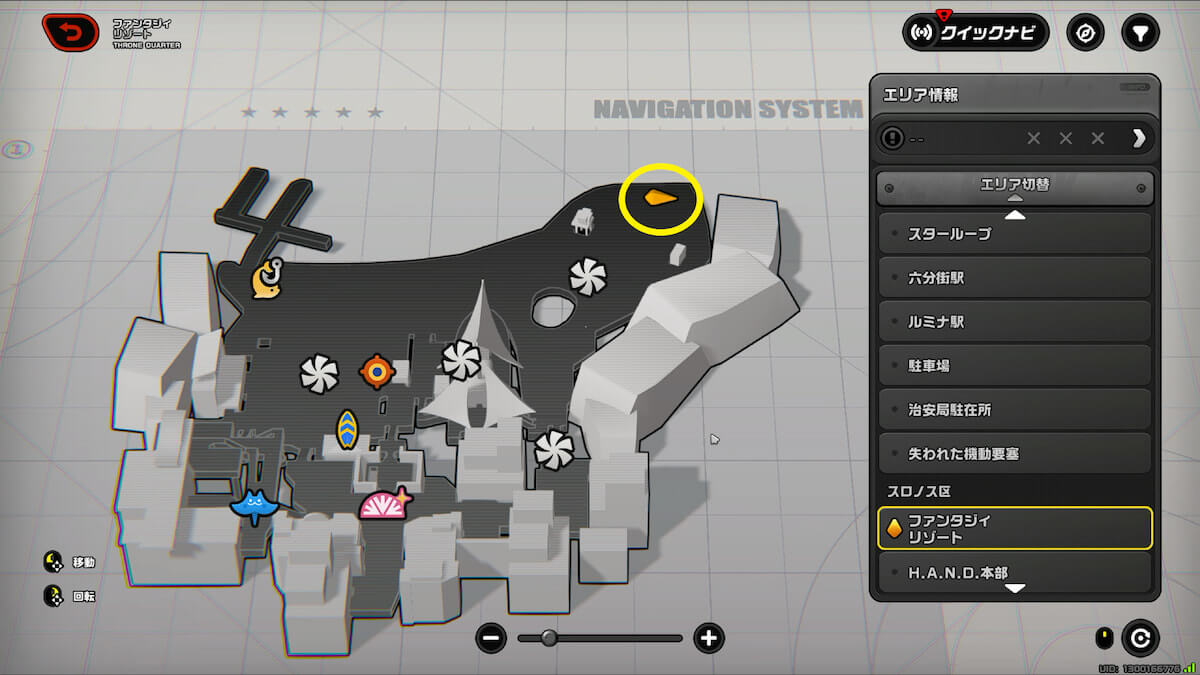Zoom in with the plus button
The image size is (1200, 675).
click(709, 638)
